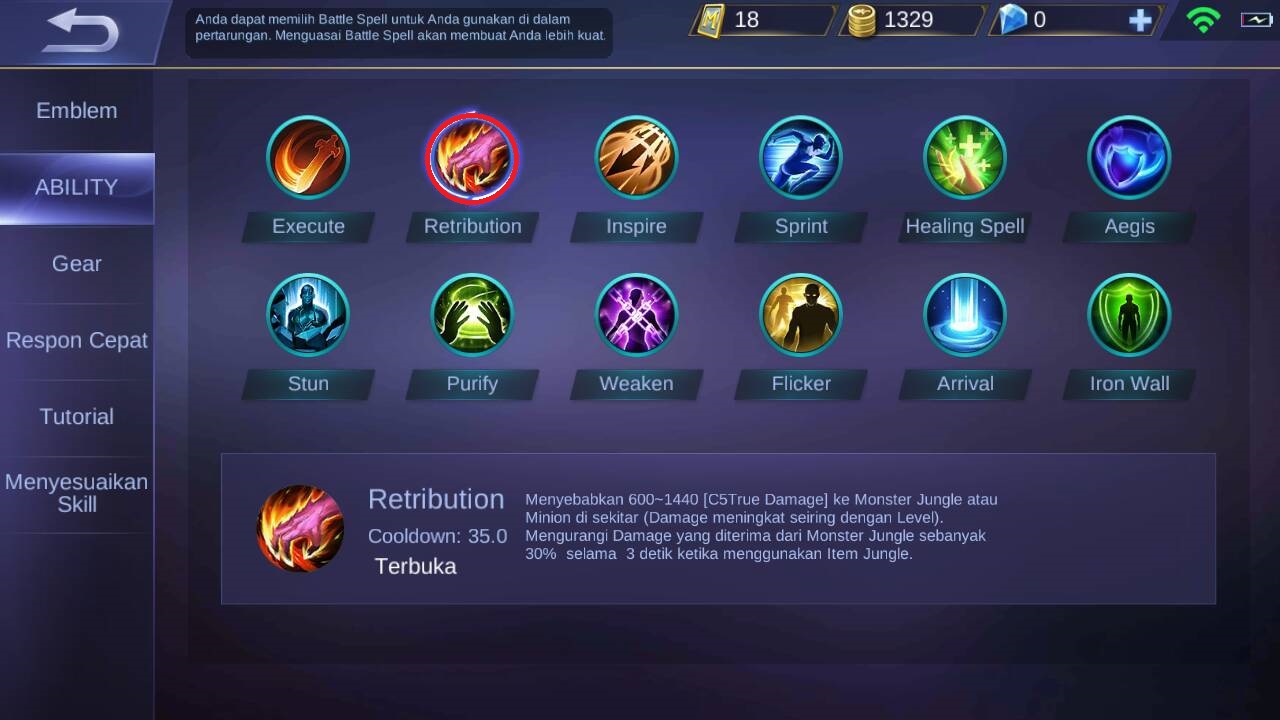Screen dimensions: 1280x720
Task: Open the Gear tab
Action: coord(77,264)
